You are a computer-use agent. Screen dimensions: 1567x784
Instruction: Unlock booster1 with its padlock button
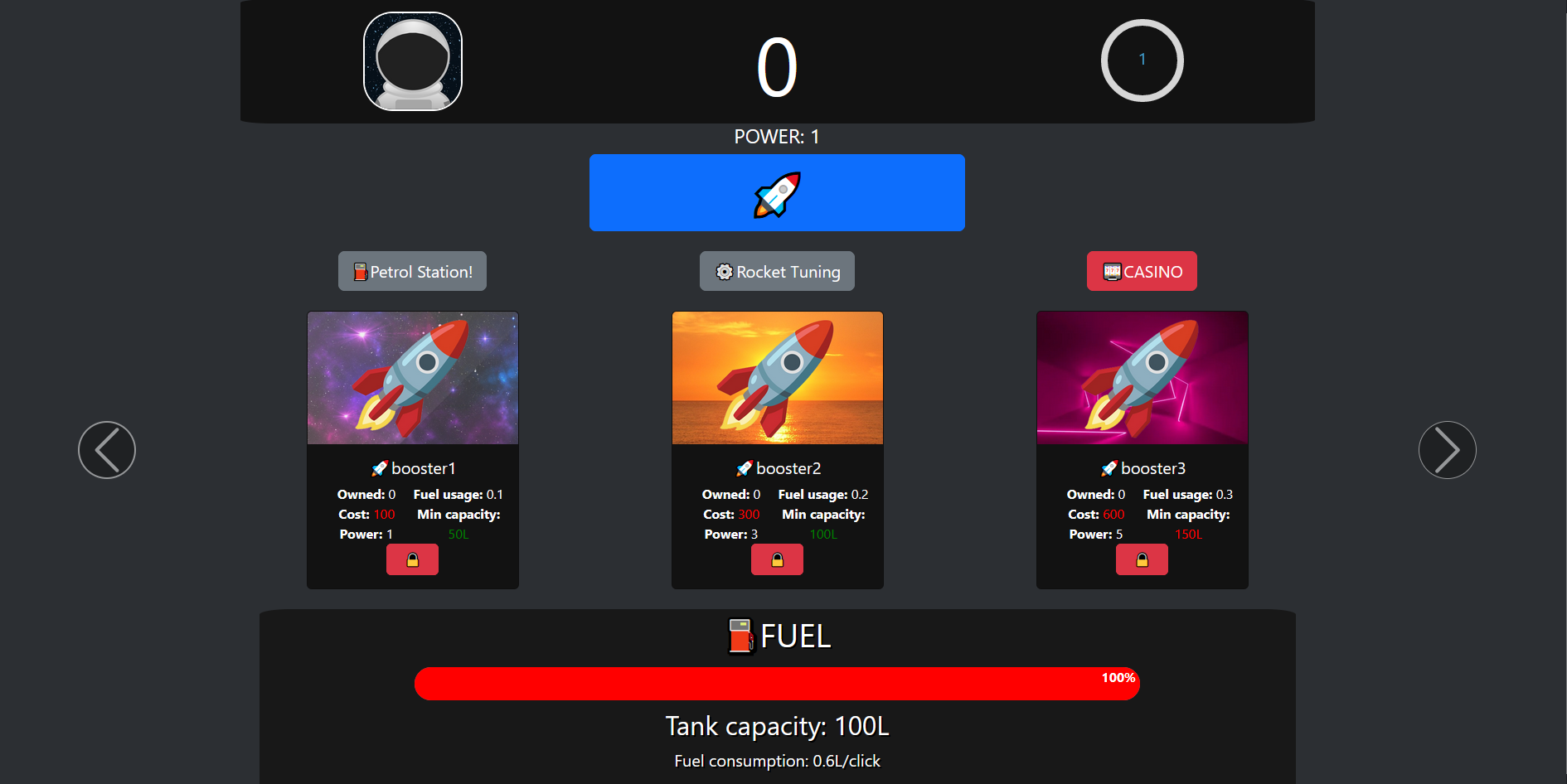[412, 559]
